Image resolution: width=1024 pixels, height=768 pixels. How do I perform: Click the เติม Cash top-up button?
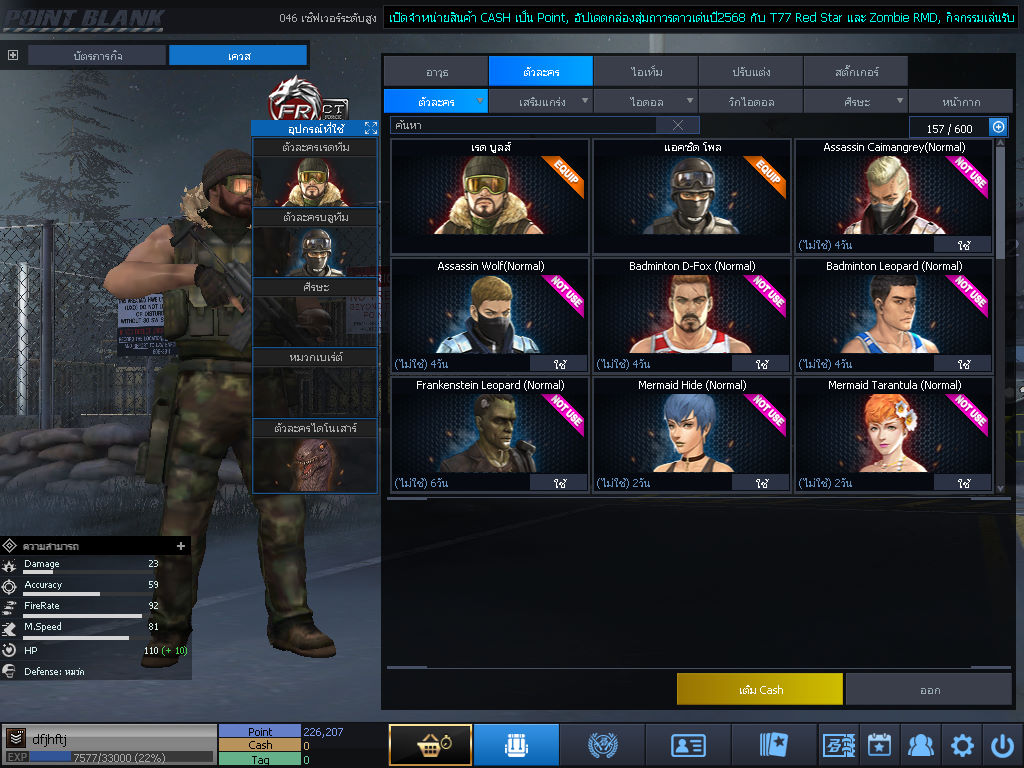tap(760, 689)
